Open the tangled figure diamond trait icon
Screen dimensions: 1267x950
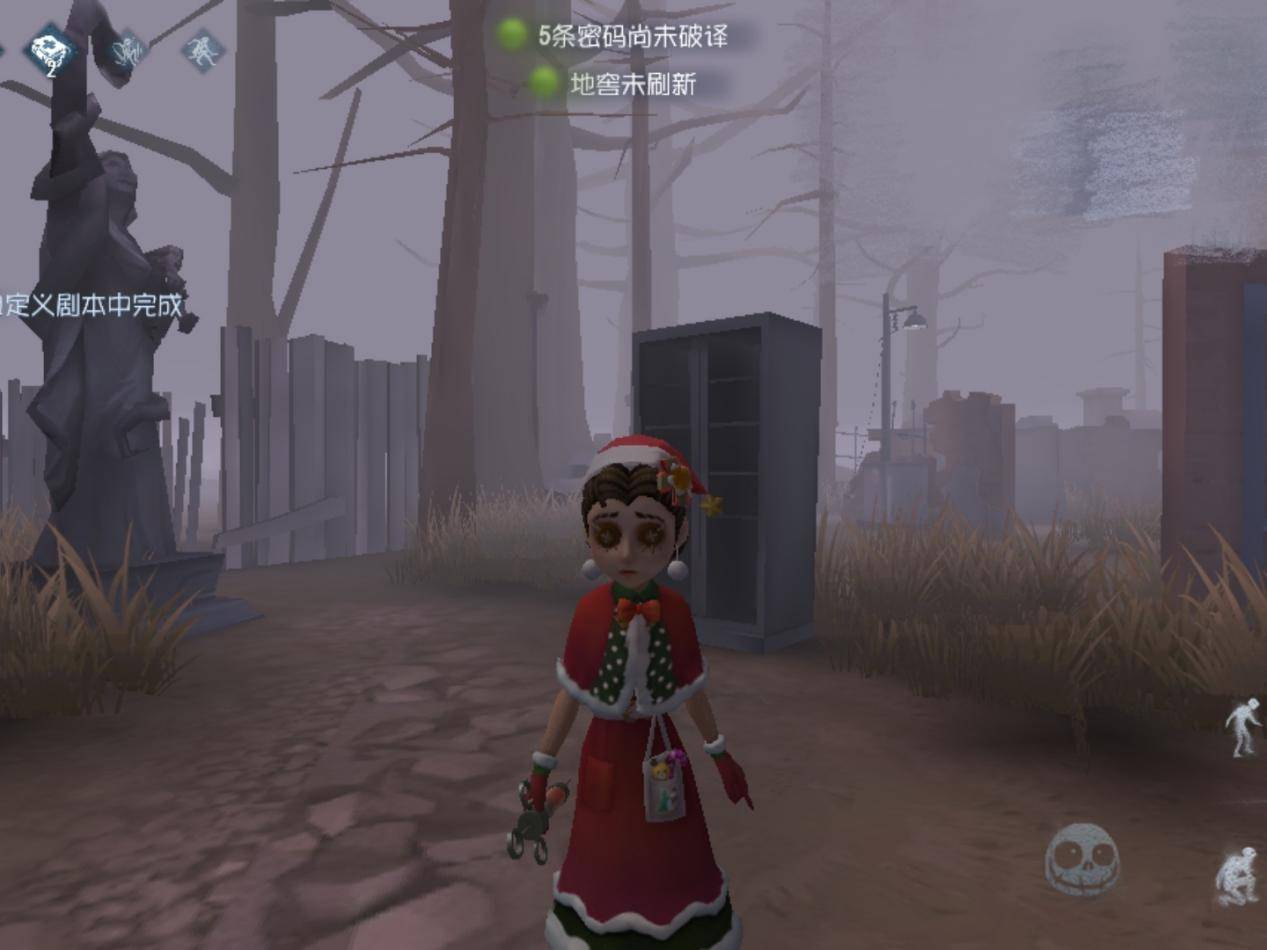tap(128, 50)
